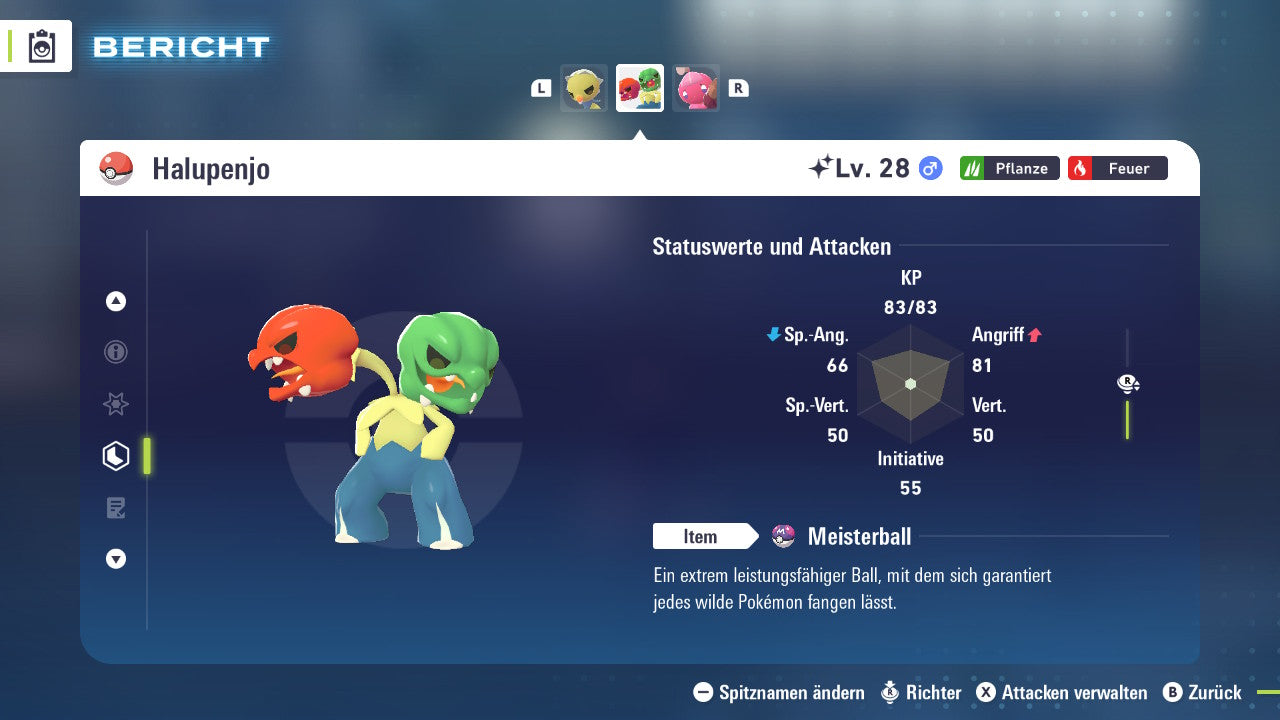
Task: Select the yellow bird Pokémon thumbnail
Action: coord(584,88)
